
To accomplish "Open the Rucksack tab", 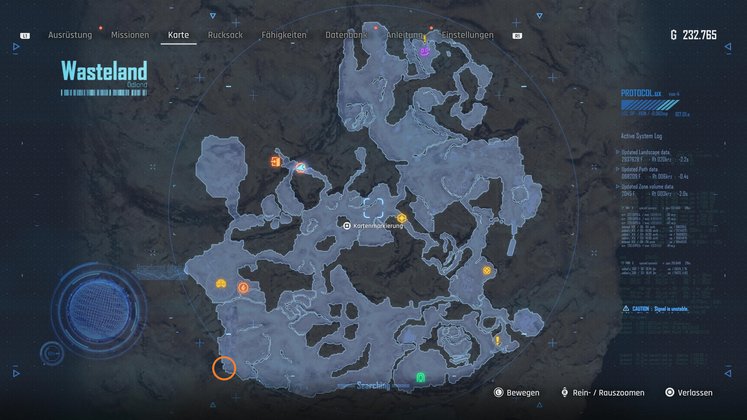I will 225,35.
